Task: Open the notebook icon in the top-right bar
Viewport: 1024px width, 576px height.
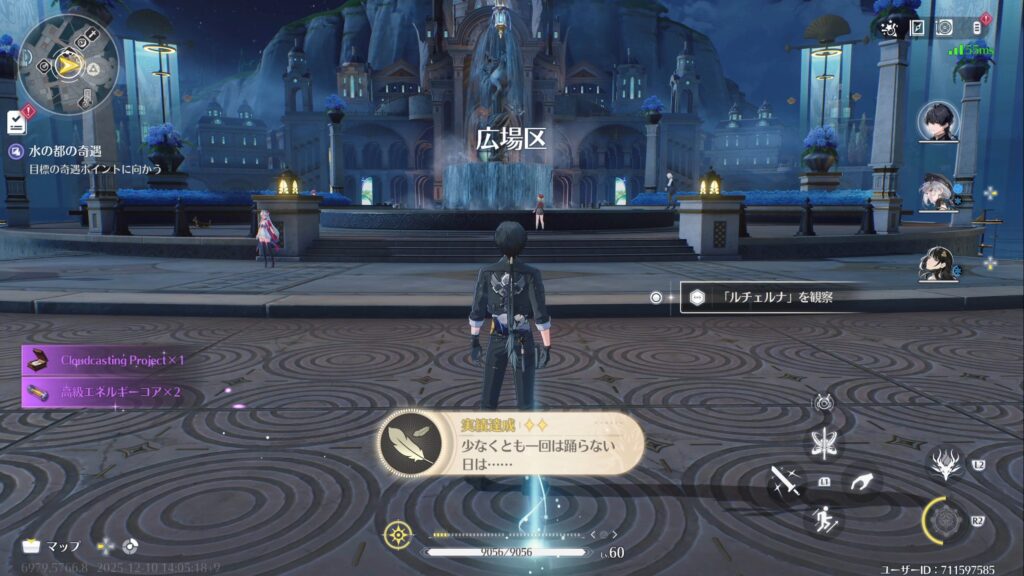Action: (917, 29)
